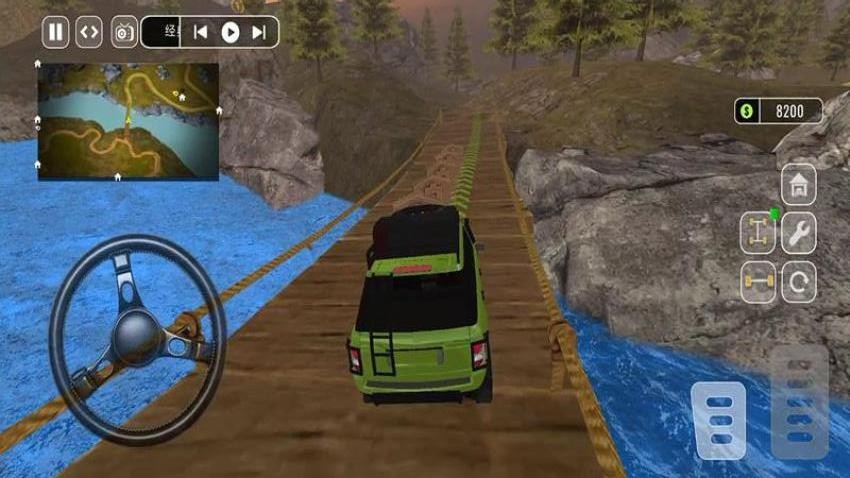Pause the game
Screen dimensions: 850x478
(x=55, y=32)
